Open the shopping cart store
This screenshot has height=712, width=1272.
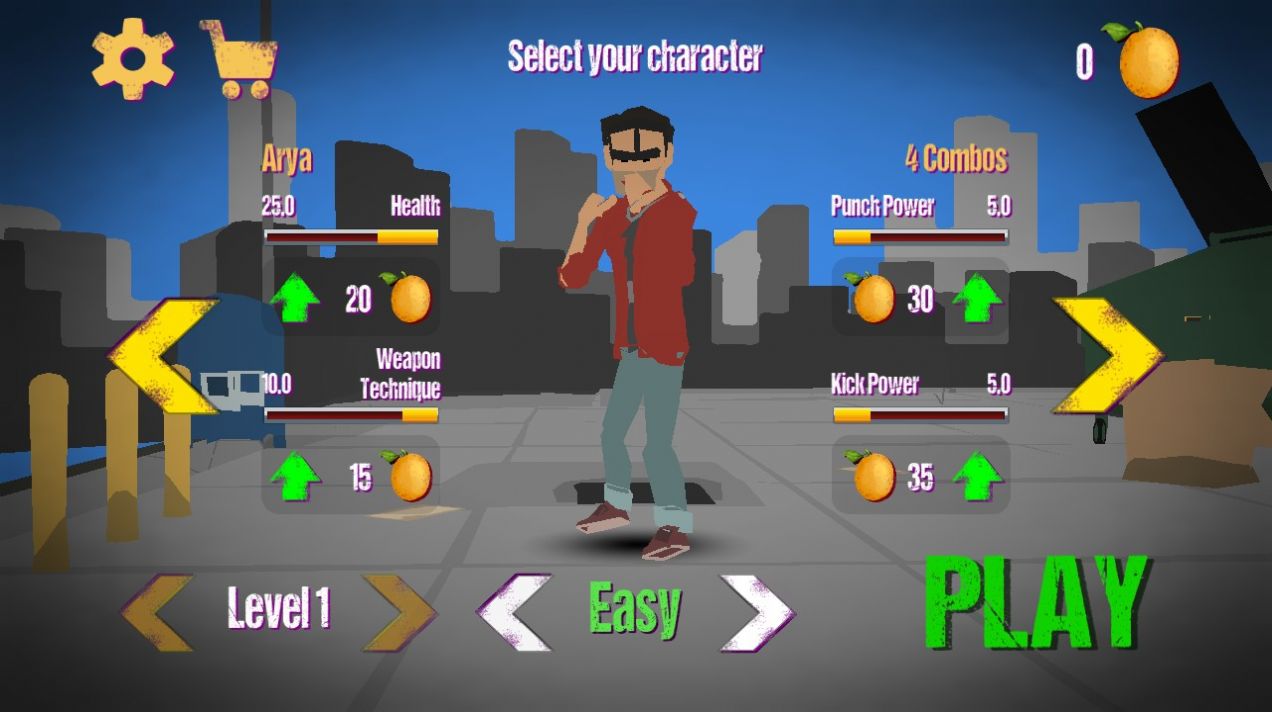point(240,60)
